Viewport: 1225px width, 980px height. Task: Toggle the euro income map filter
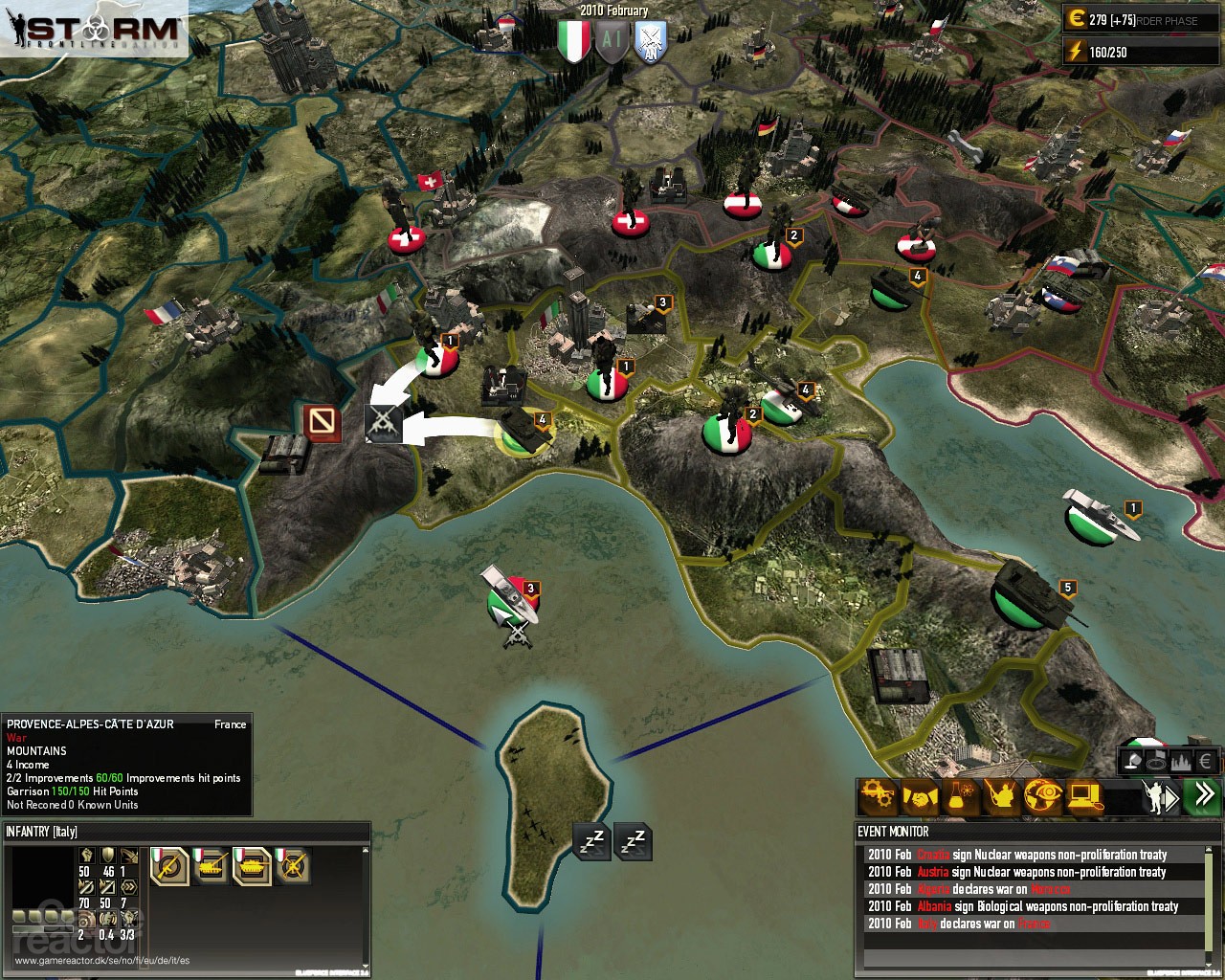pos(1206,762)
